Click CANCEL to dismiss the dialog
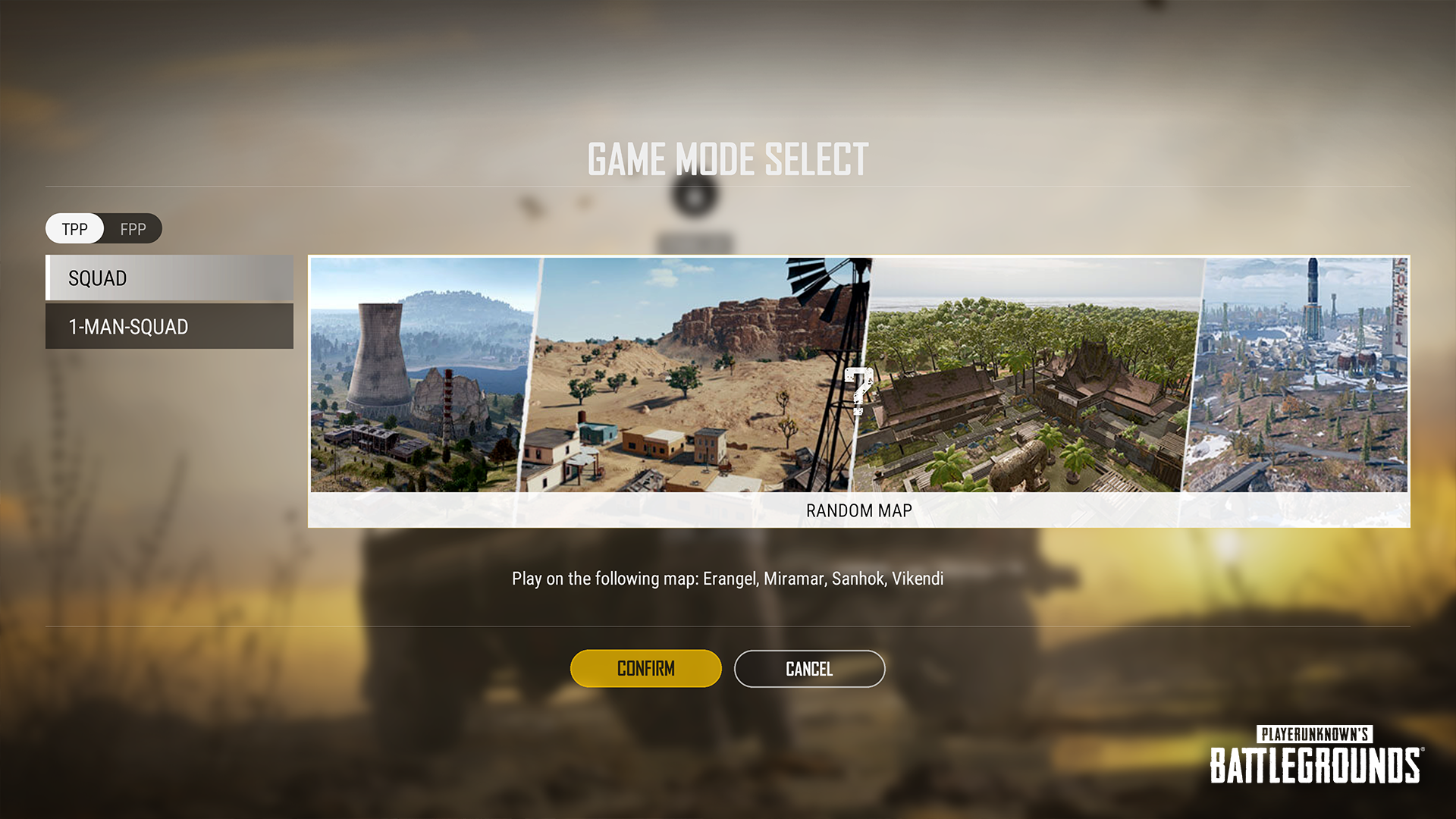 [x=808, y=669]
